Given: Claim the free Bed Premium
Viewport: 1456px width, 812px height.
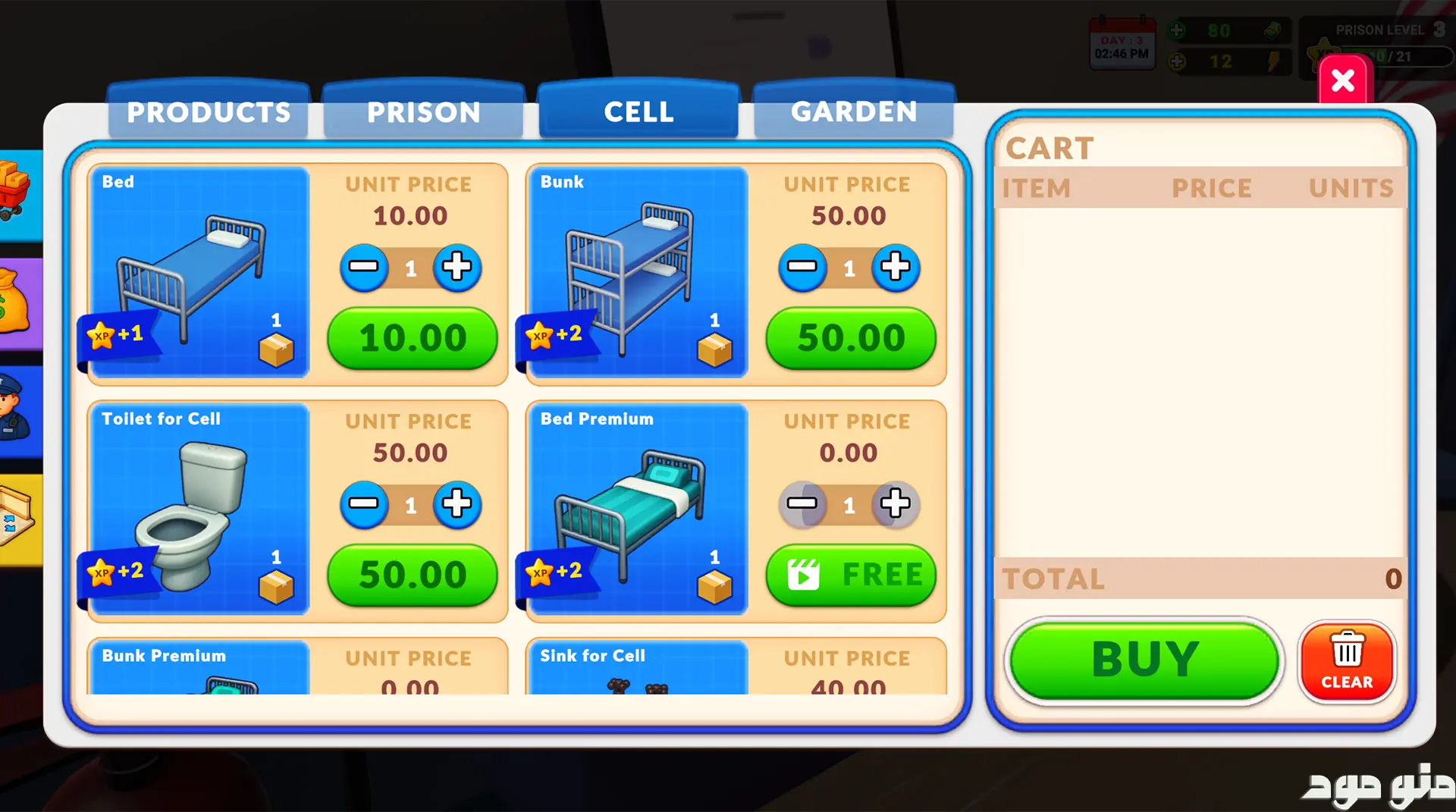Looking at the screenshot, I should [x=850, y=575].
